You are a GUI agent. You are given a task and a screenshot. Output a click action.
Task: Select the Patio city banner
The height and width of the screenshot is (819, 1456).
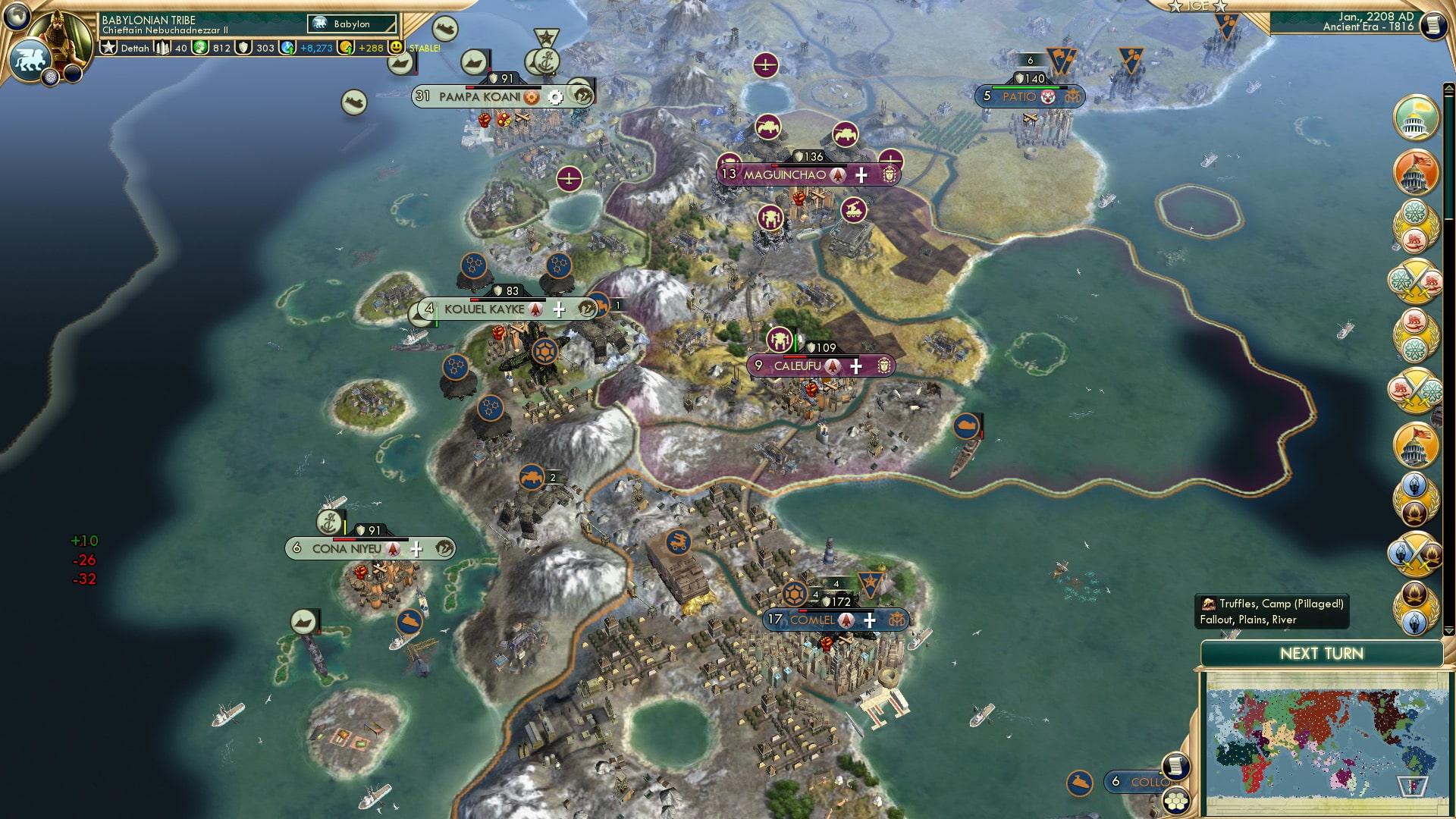[x=1018, y=97]
